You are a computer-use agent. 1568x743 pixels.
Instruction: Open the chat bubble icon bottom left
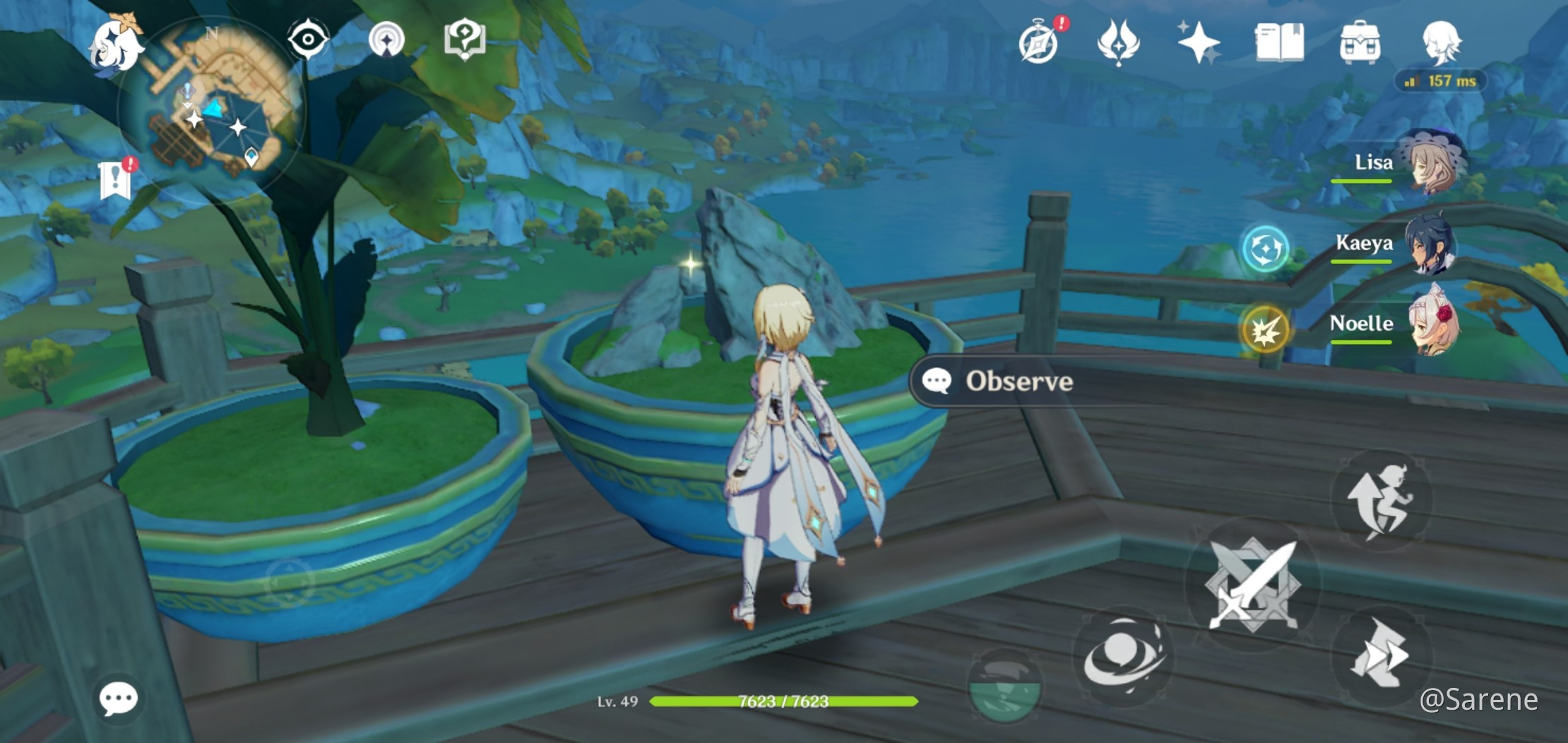tap(120, 699)
